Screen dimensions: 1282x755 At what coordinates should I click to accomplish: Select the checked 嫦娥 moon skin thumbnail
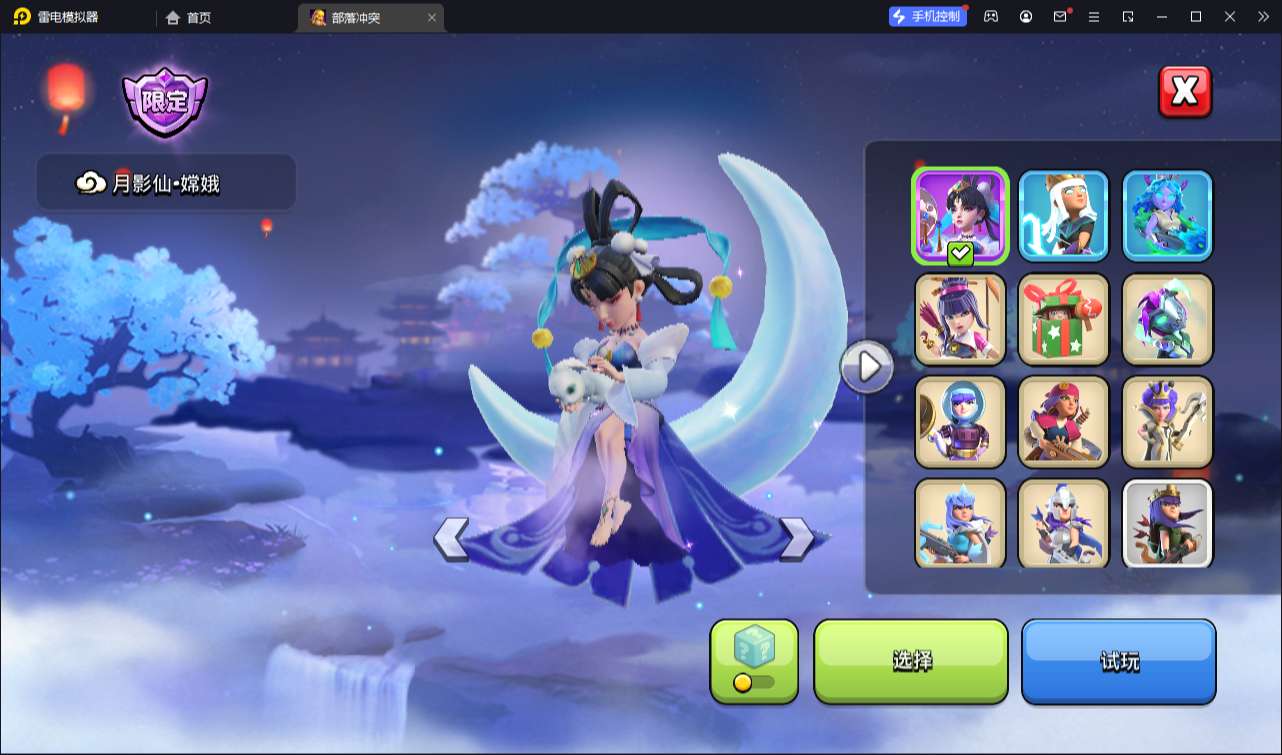coord(960,215)
